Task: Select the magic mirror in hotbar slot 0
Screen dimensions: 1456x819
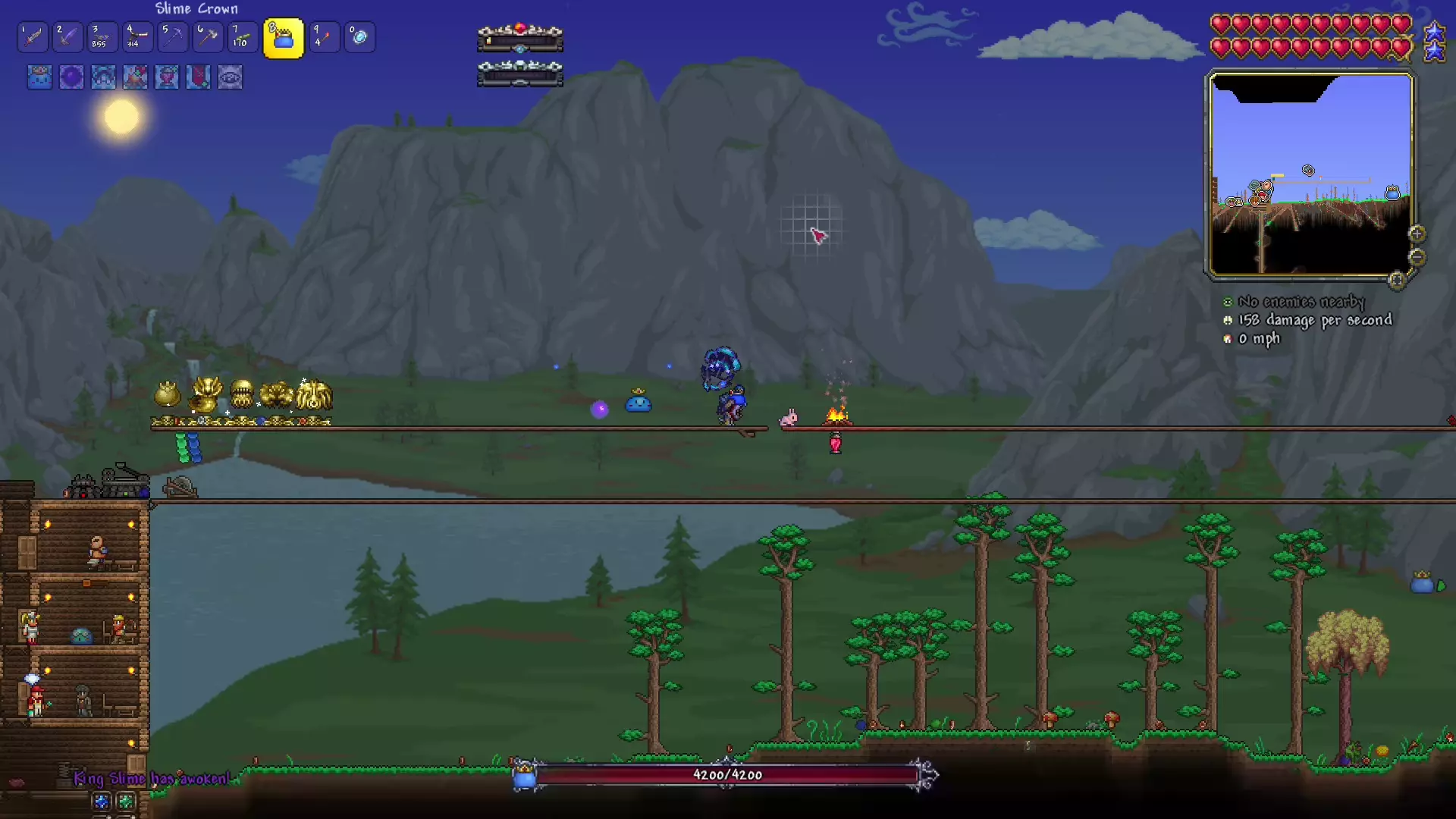Action: click(359, 37)
